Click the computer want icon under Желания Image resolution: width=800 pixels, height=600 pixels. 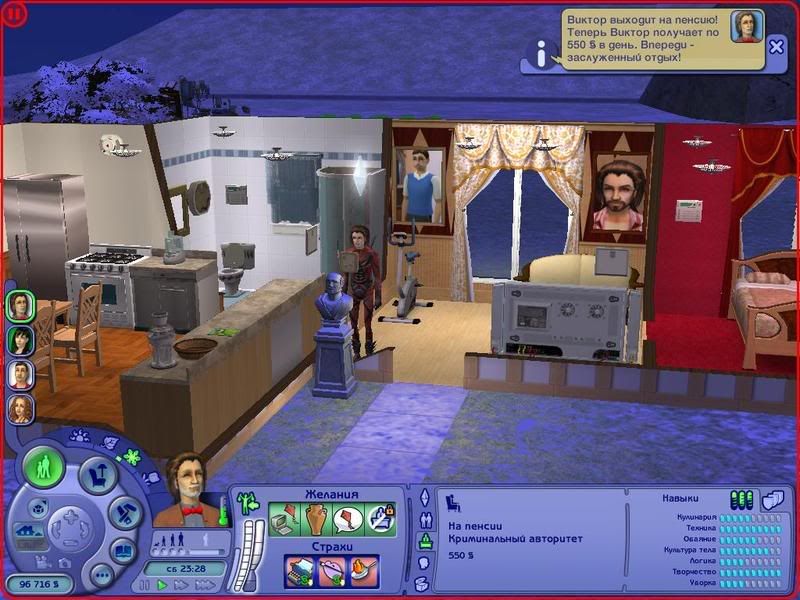coord(286,519)
